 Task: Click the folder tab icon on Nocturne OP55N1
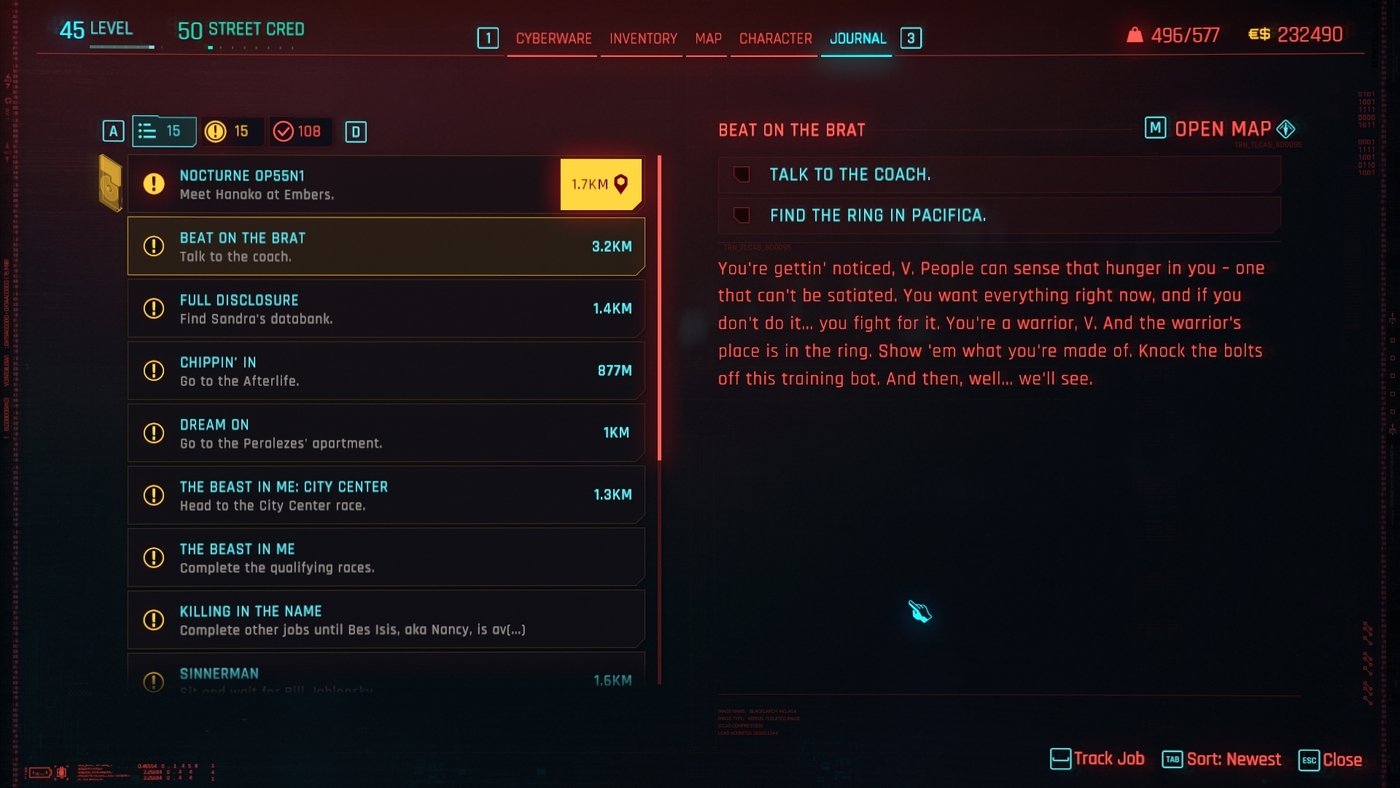[110, 184]
